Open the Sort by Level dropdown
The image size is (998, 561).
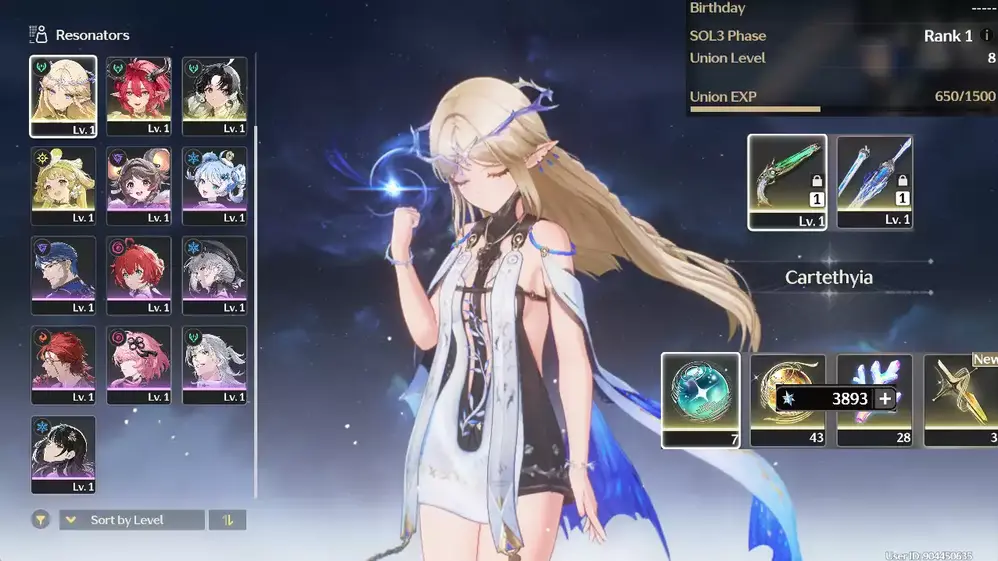click(132, 520)
